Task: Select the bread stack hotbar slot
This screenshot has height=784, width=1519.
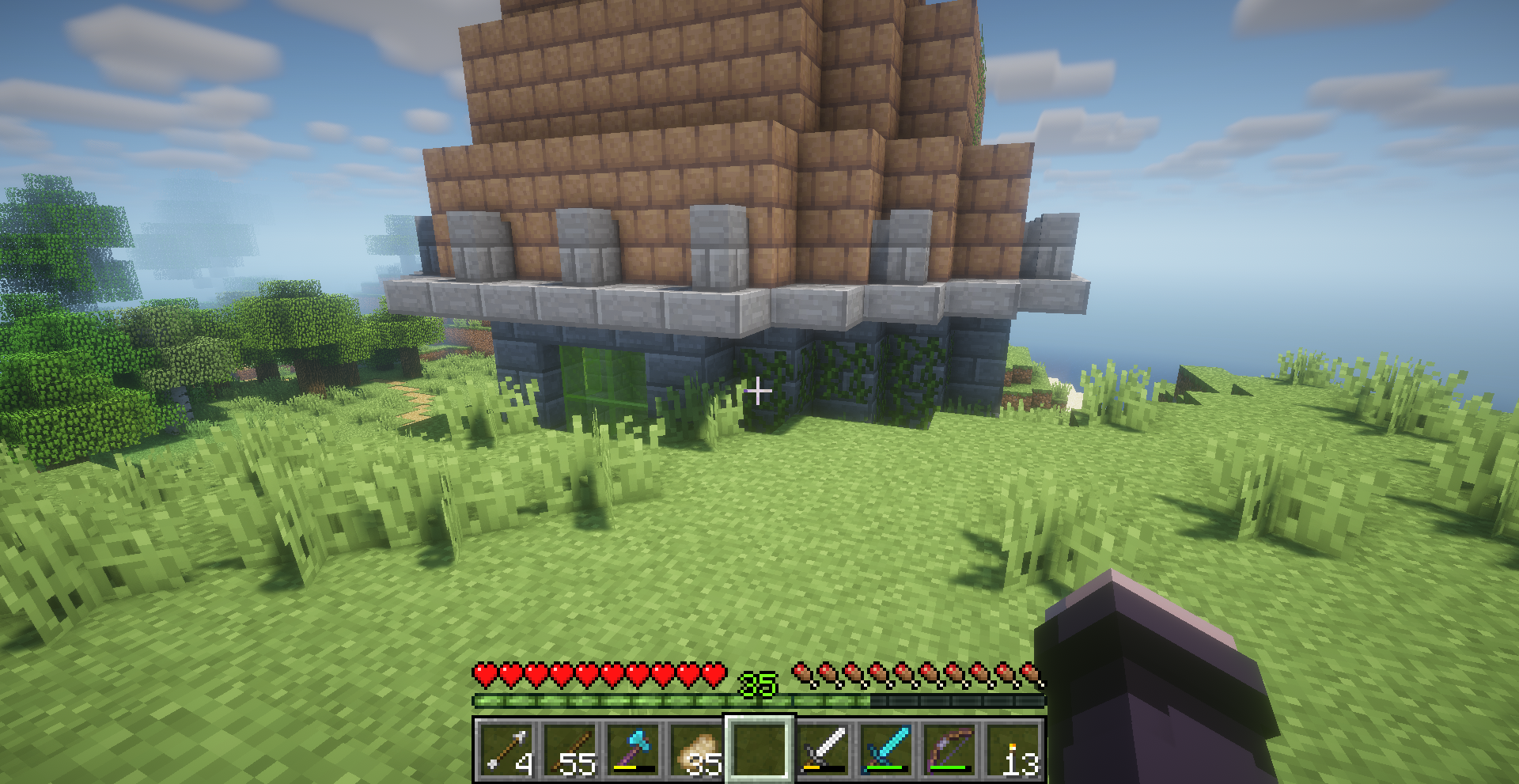Action: 696,749
